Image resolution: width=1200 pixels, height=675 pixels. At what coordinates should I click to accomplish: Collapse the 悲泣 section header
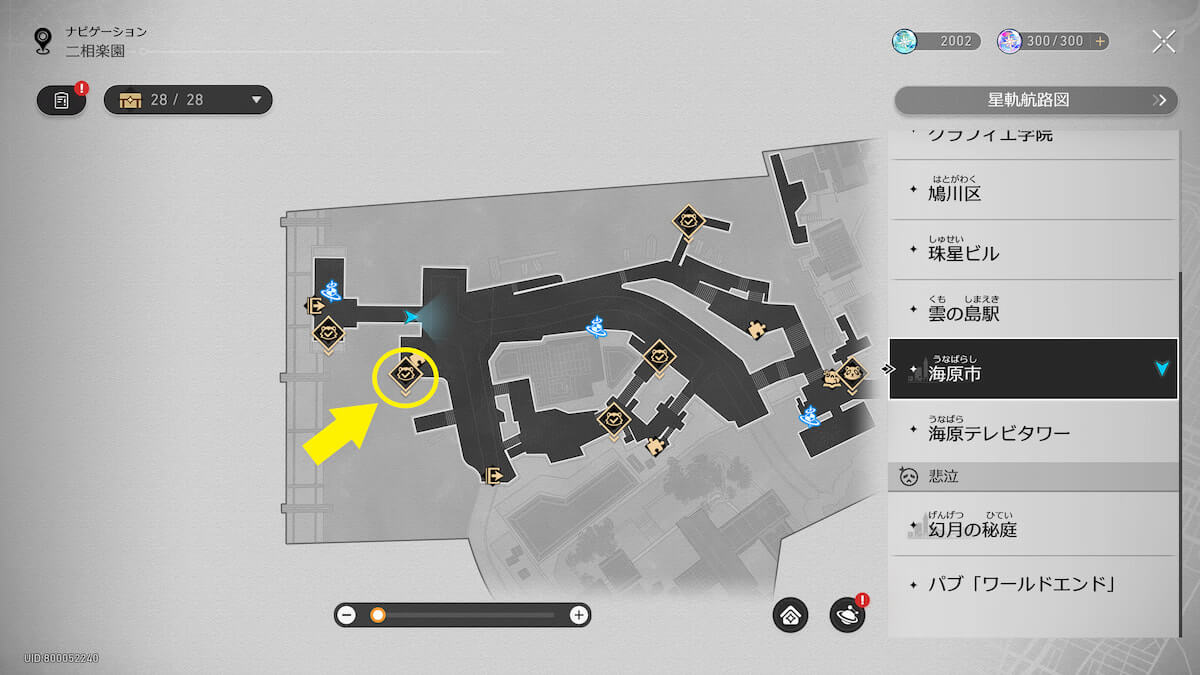tap(1033, 476)
